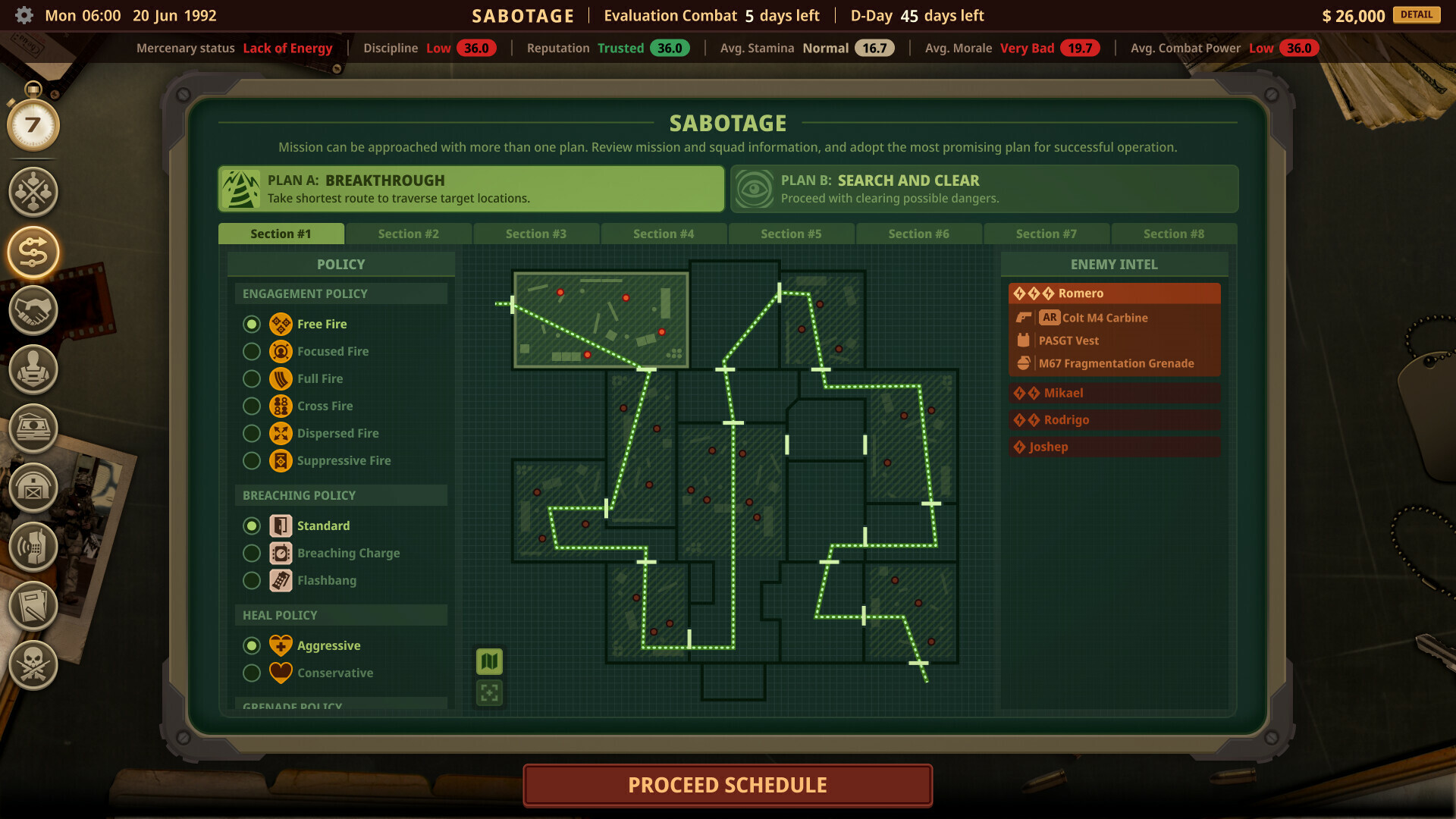The image size is (1456, 819).
Task: Expand the Mikael enemy intel entry
Action: click(1114, 393)
